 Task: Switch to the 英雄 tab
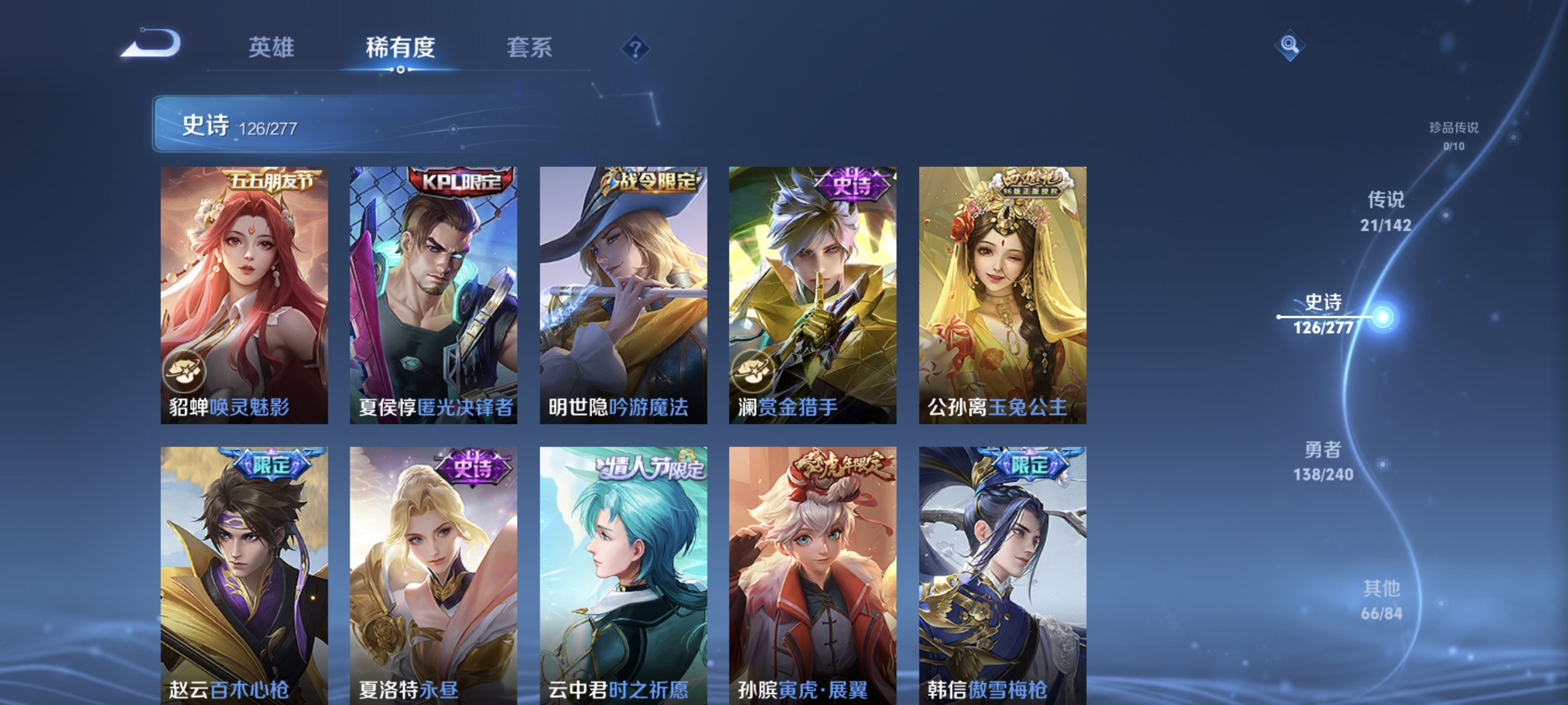point(272,48)
